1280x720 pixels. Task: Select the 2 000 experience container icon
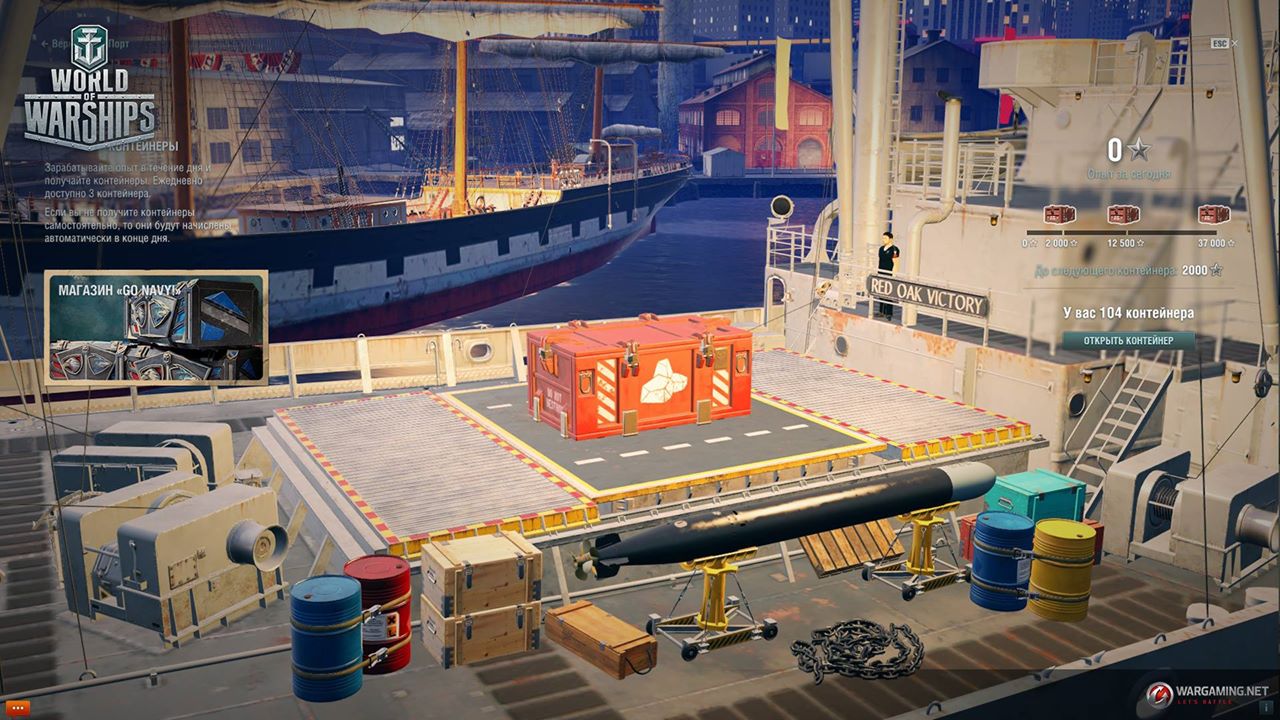tap(1059, 214)
